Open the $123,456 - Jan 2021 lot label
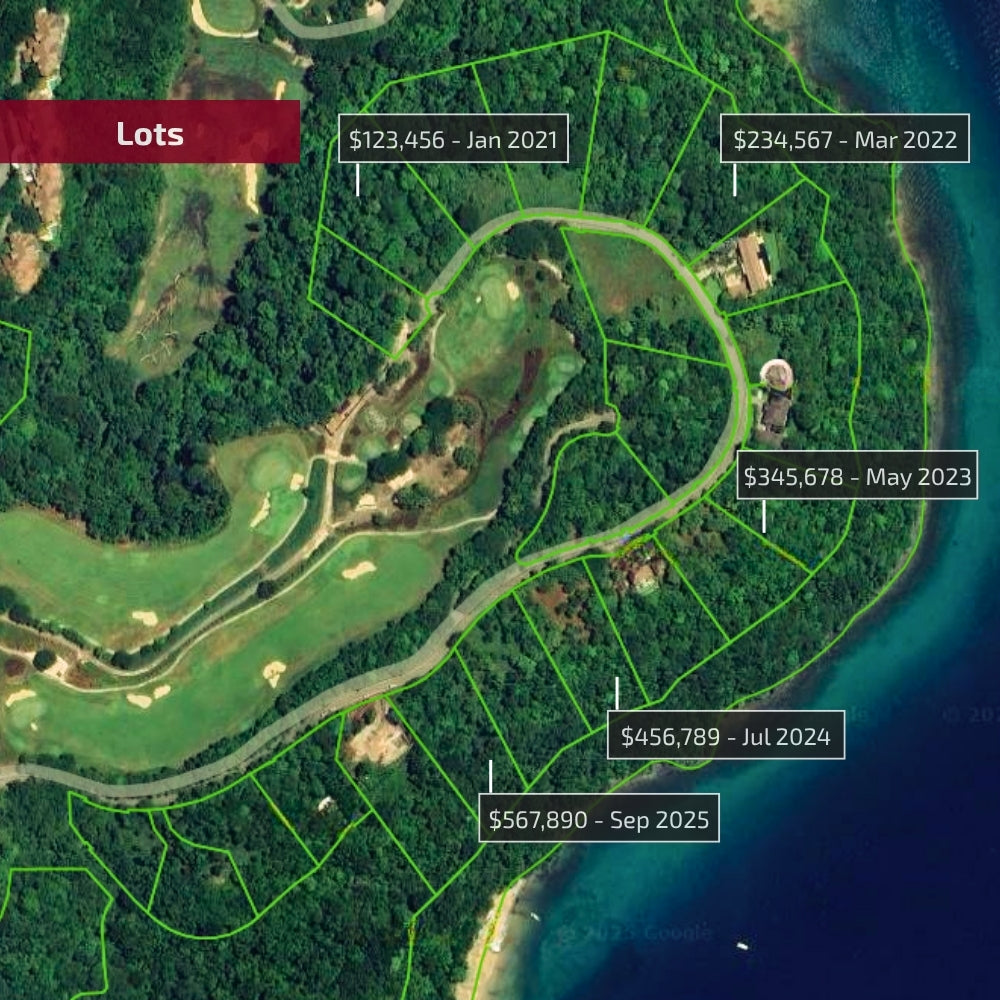 (454, 139)
